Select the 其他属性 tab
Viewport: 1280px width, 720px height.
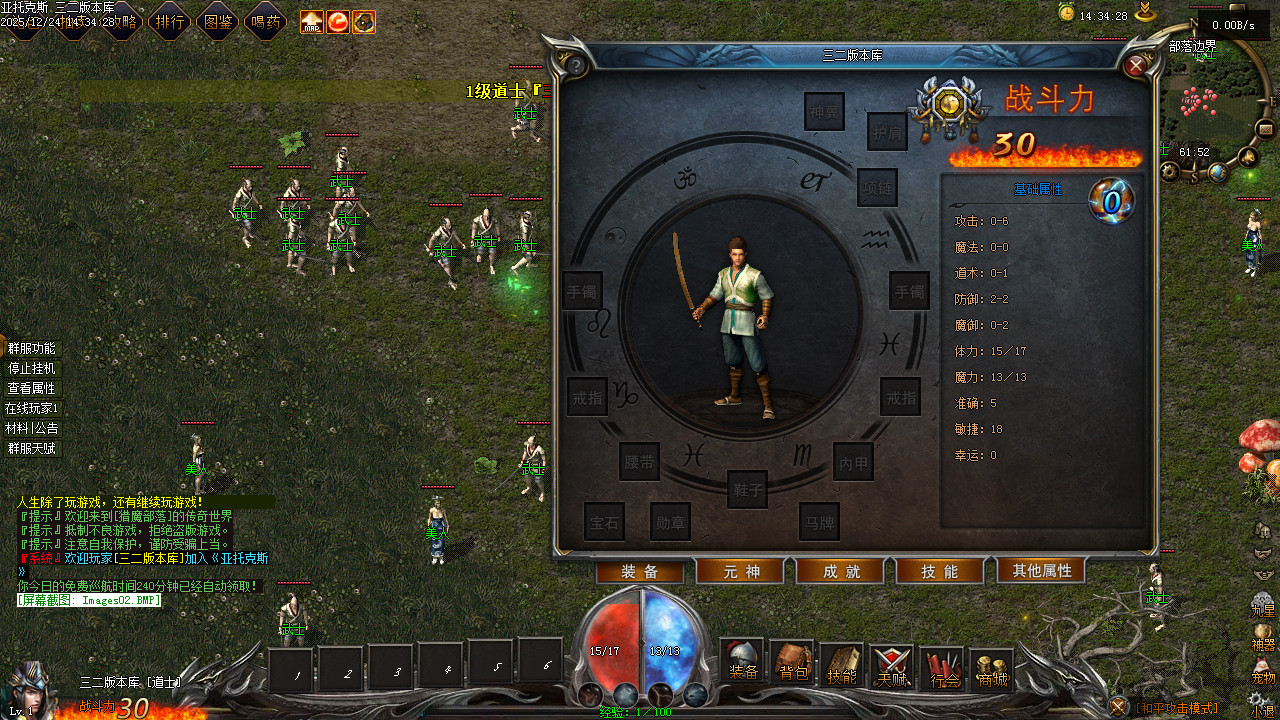1041,570
